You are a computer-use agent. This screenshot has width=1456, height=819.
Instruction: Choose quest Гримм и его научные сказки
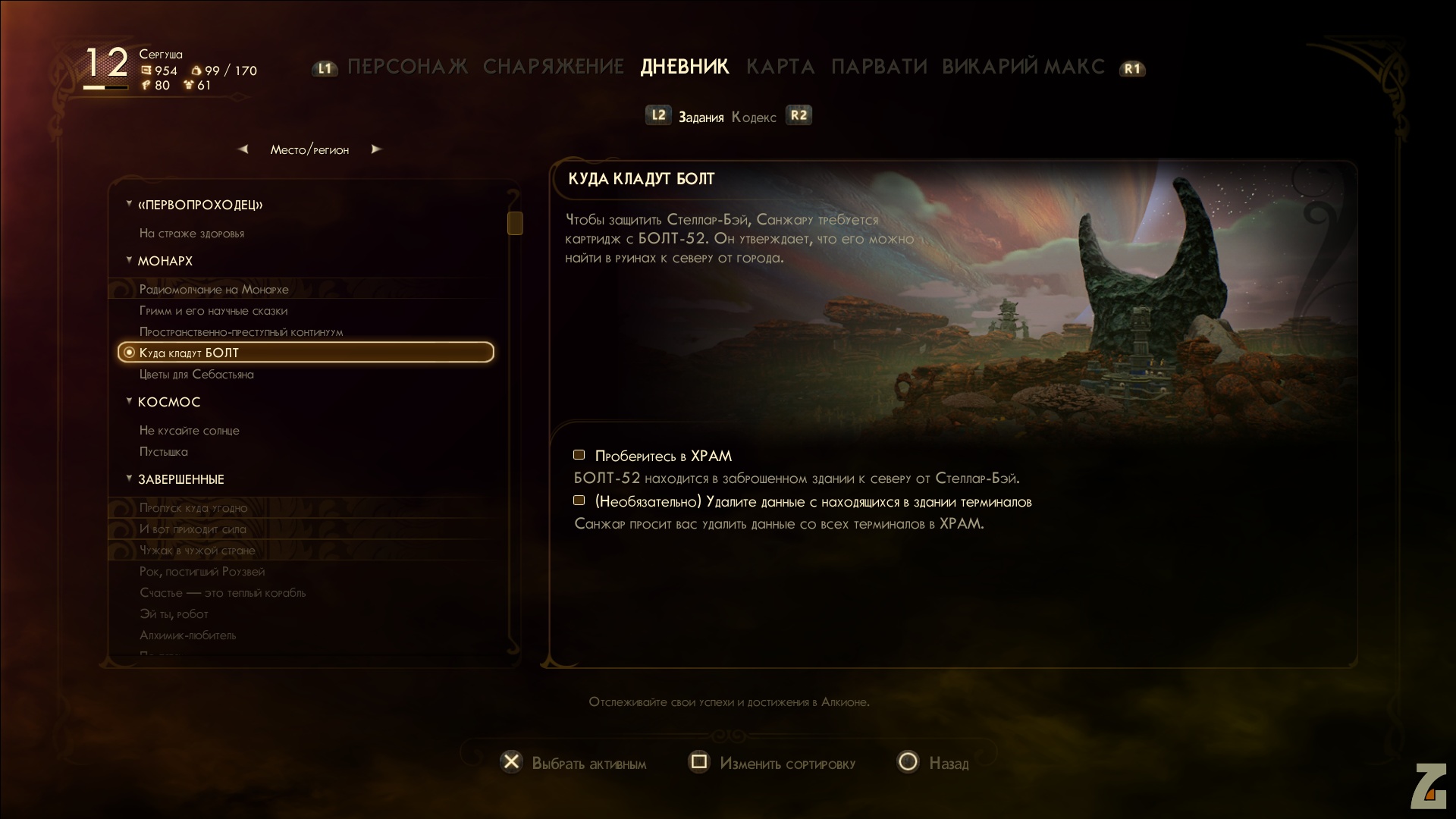click(x=213, y=311)
